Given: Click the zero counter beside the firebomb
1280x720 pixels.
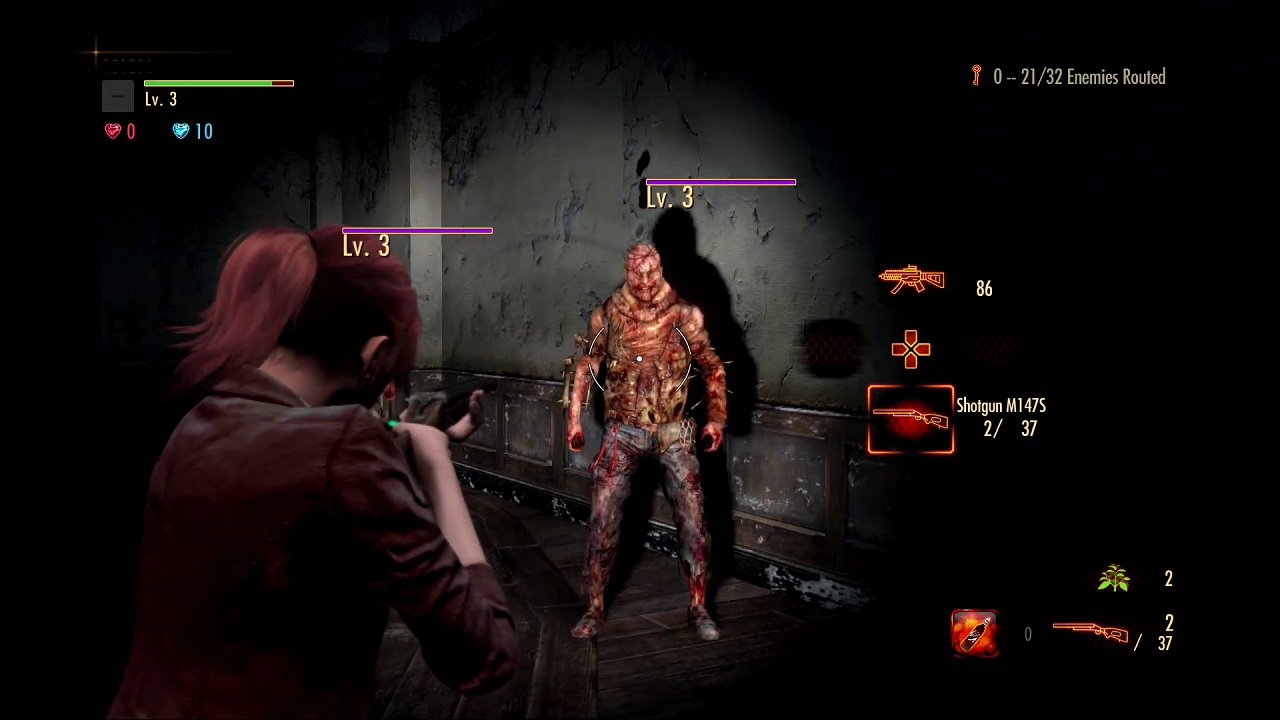Looking at the screenshot, I should tap(1027, 634).
